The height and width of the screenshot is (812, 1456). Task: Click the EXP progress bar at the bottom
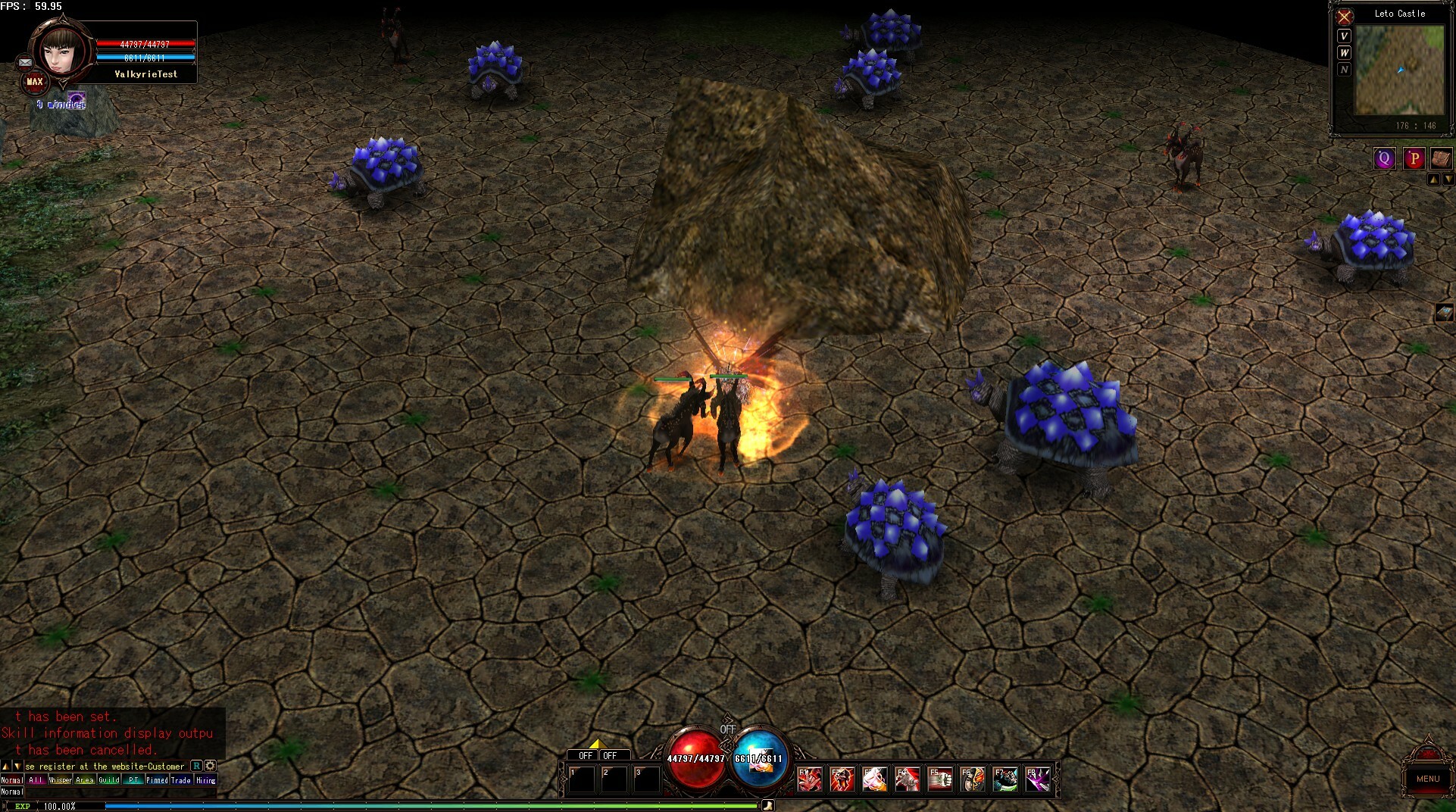click(x=379, y=807)
